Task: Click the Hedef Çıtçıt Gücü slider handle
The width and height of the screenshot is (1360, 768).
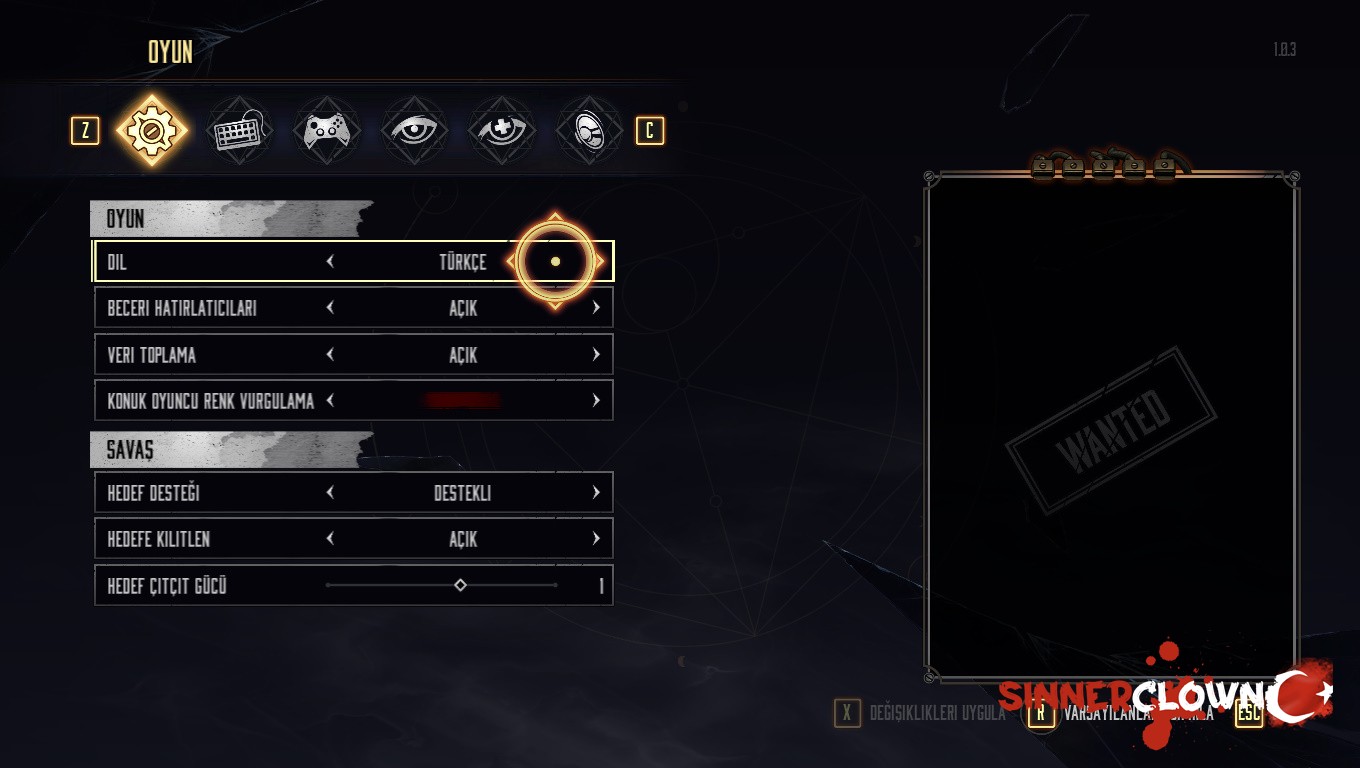Action: tap(460, 585)
